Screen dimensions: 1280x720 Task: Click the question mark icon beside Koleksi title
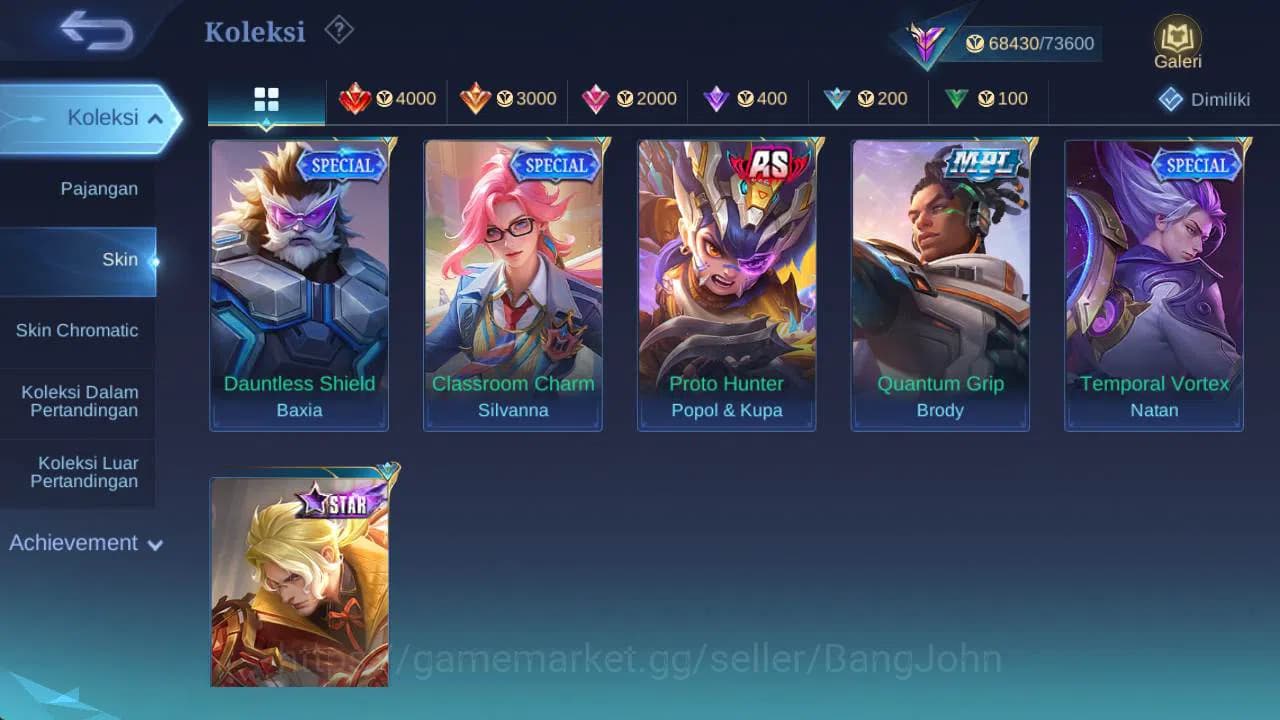pos(338,30)
